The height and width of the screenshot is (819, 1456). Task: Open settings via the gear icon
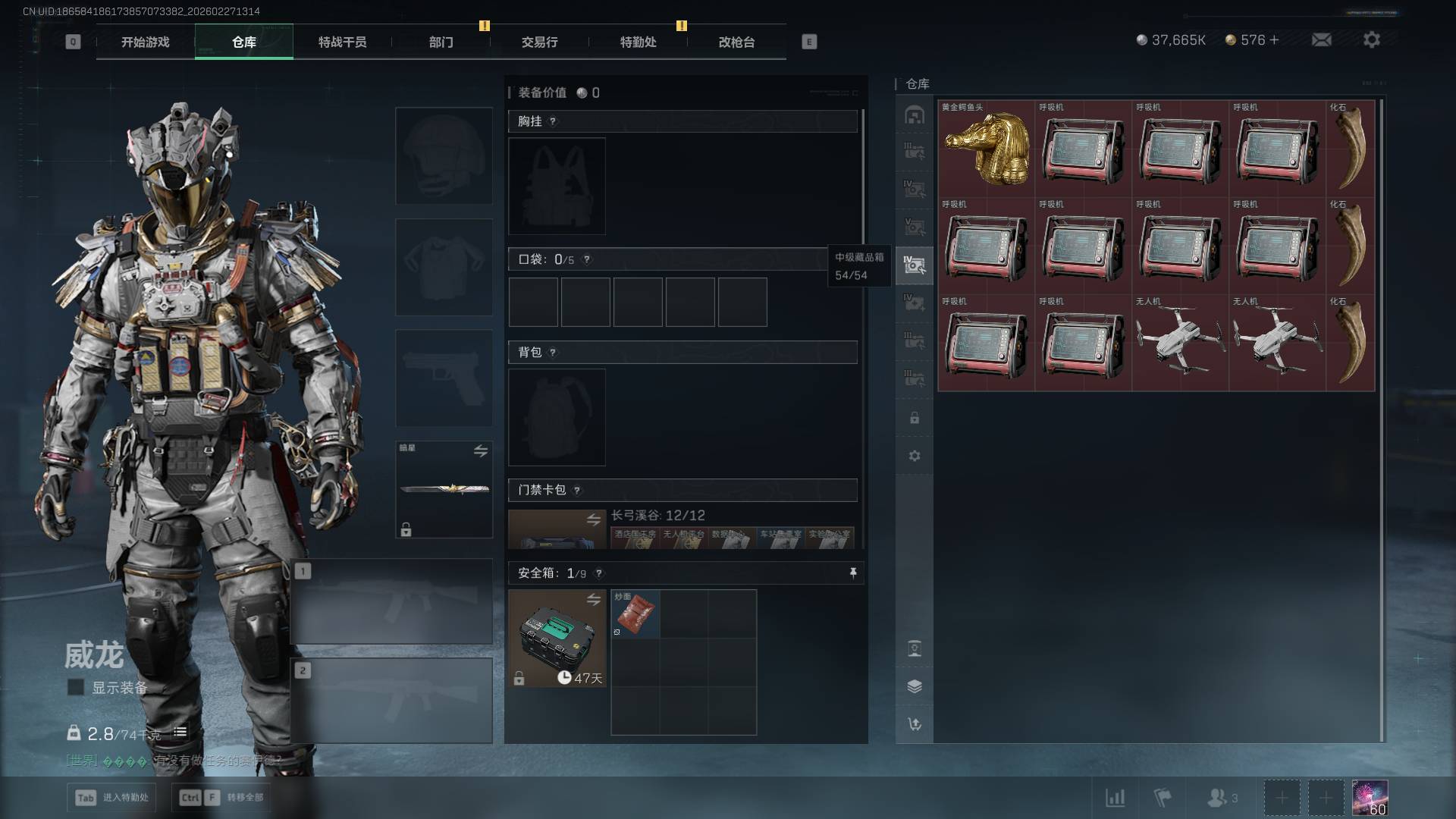tap(1371, 39)
